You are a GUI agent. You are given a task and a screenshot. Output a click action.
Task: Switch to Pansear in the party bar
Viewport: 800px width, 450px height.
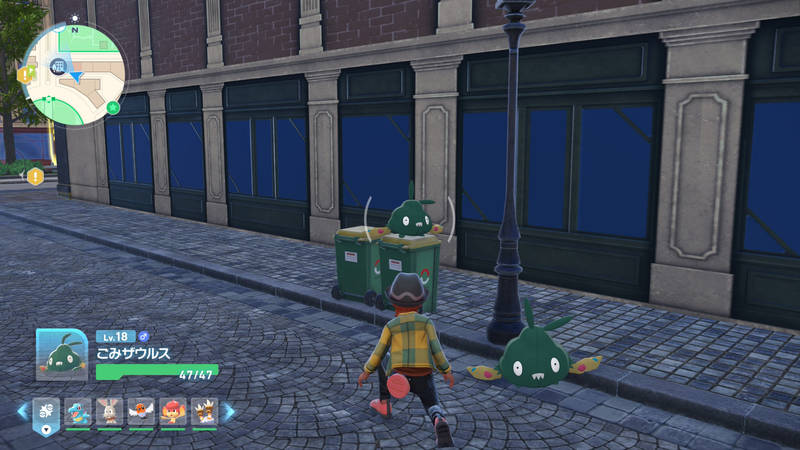coord(173,411)
